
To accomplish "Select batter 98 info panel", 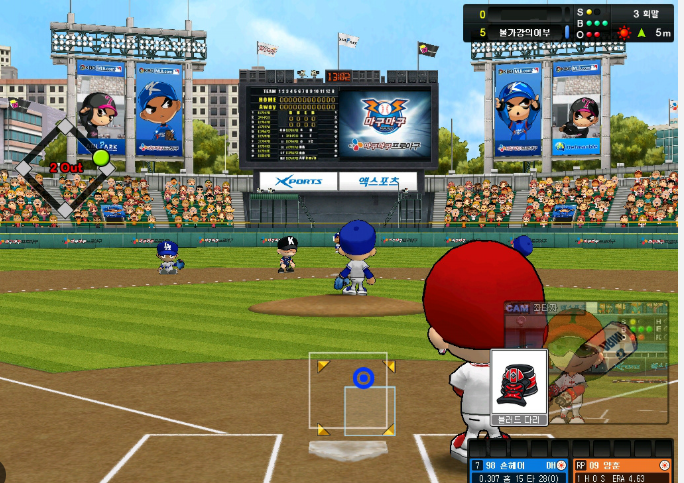I will 518,471.
